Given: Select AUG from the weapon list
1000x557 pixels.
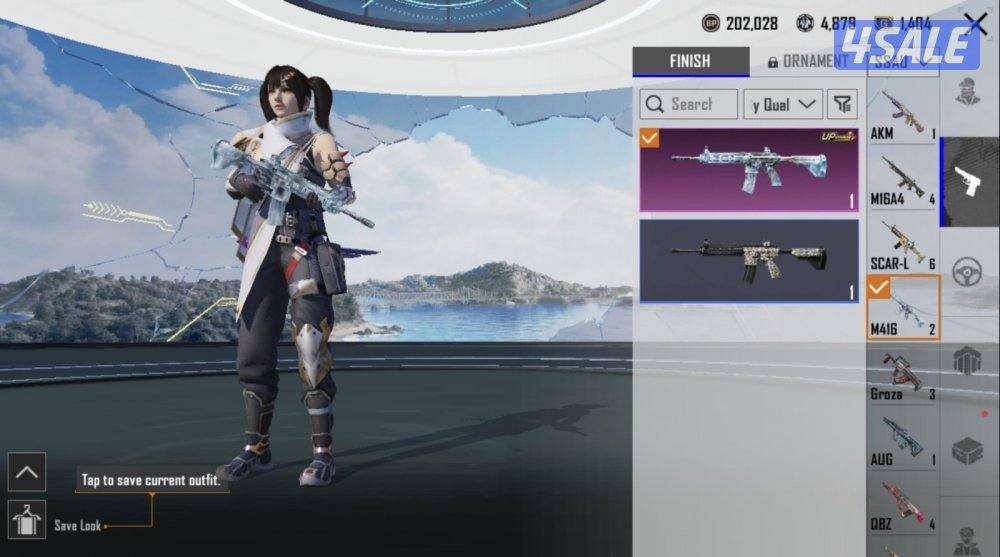Looking at the screenshot, I should [x=902, y=440].
